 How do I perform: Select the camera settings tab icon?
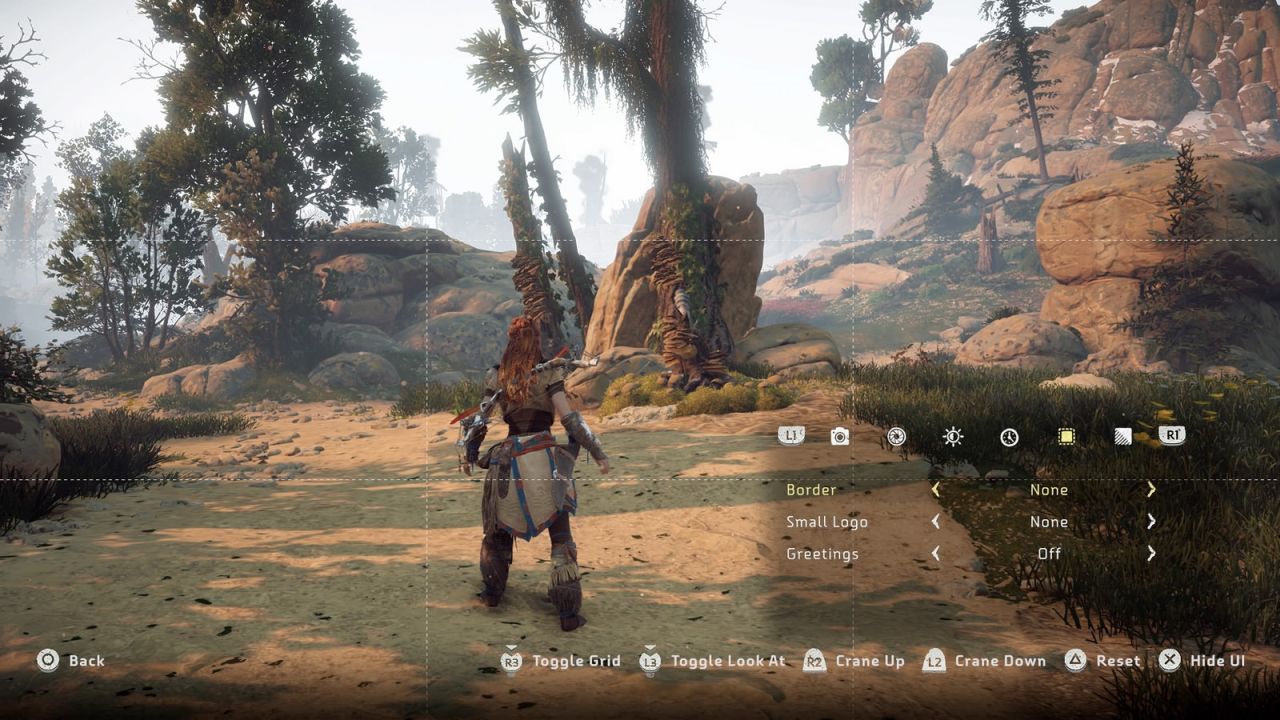(838, 436)
